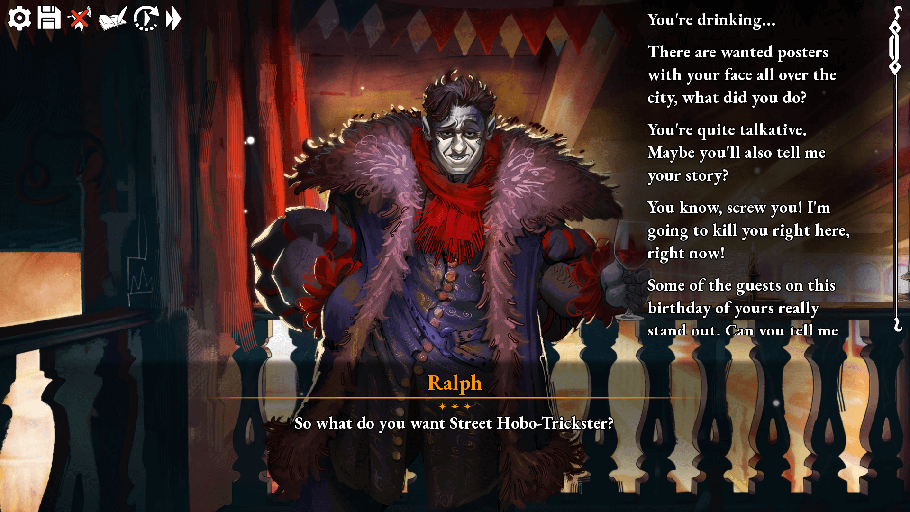
Task: Choose the "screw you! I'm going to kill you" option
Action: tap(748, 231)
